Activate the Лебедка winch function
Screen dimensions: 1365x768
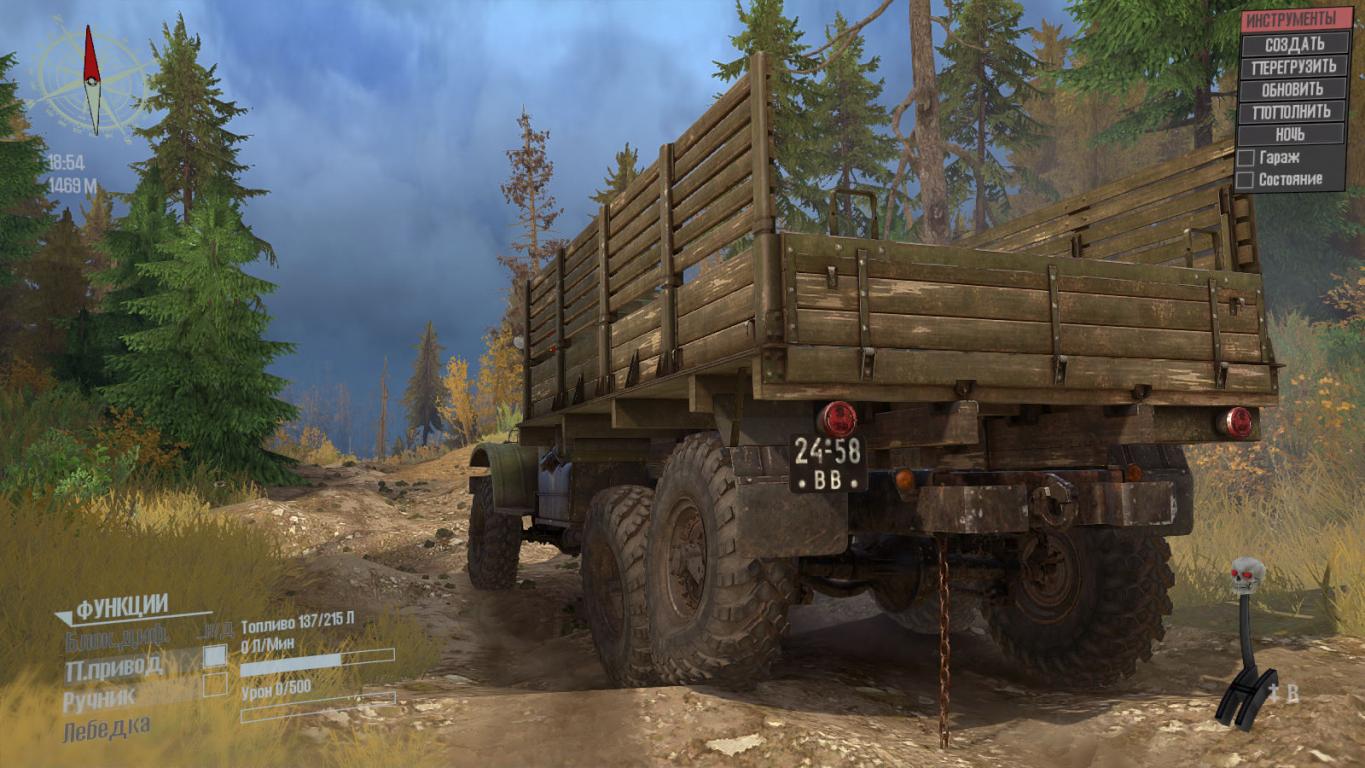[108, 729]
